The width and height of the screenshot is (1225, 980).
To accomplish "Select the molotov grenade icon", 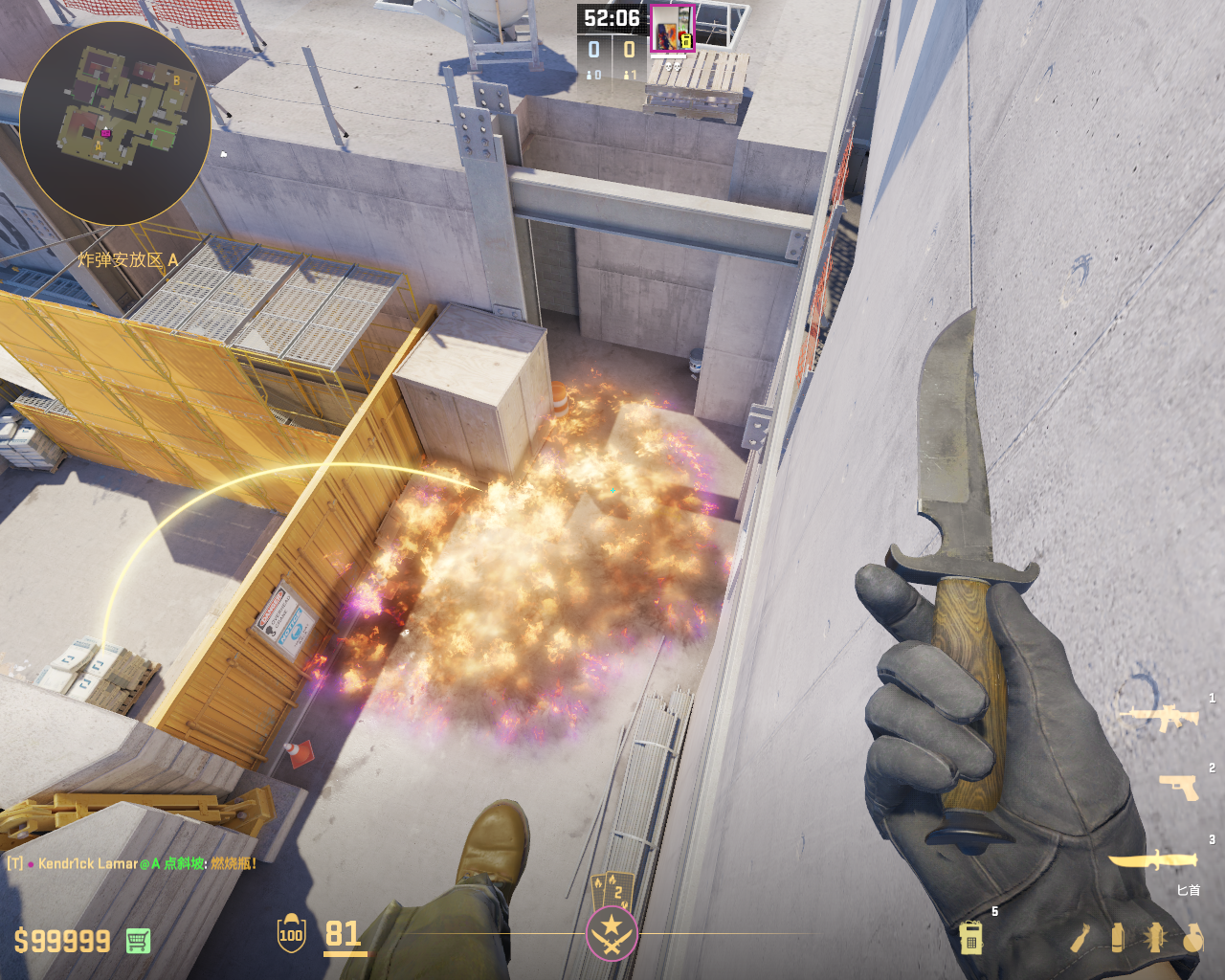I will (x=1080, y=938).
